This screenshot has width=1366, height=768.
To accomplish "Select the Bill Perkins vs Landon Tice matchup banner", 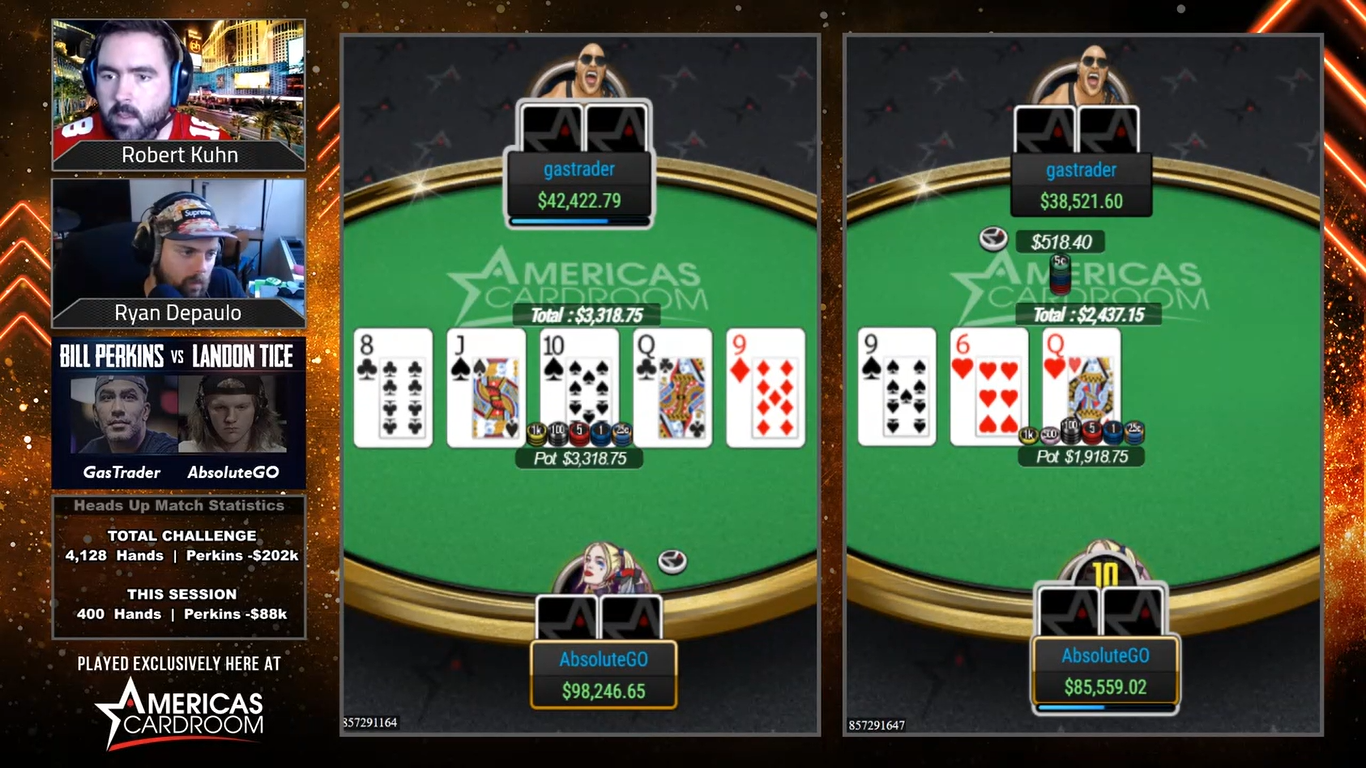I will click(178, 412).
